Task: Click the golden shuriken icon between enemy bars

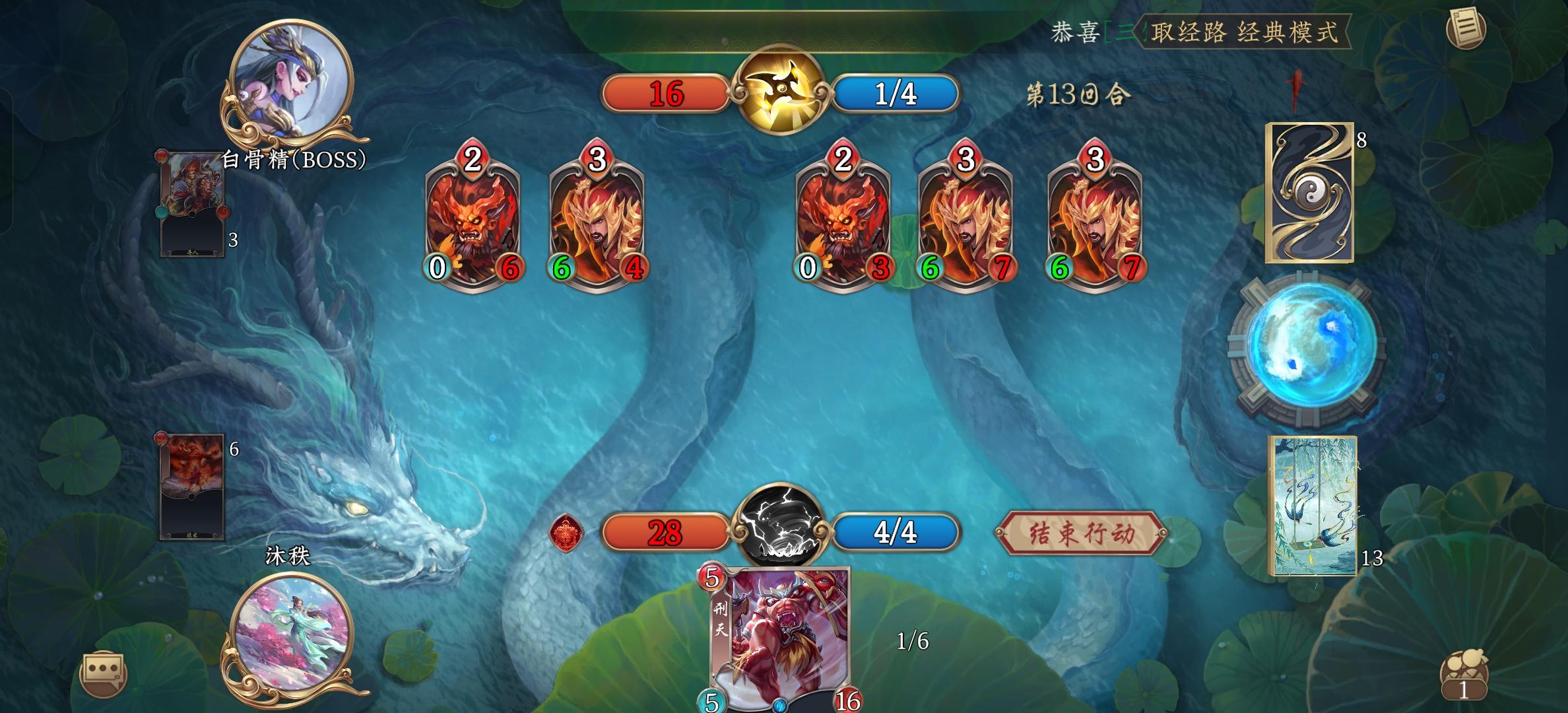Action: point(782,94)
